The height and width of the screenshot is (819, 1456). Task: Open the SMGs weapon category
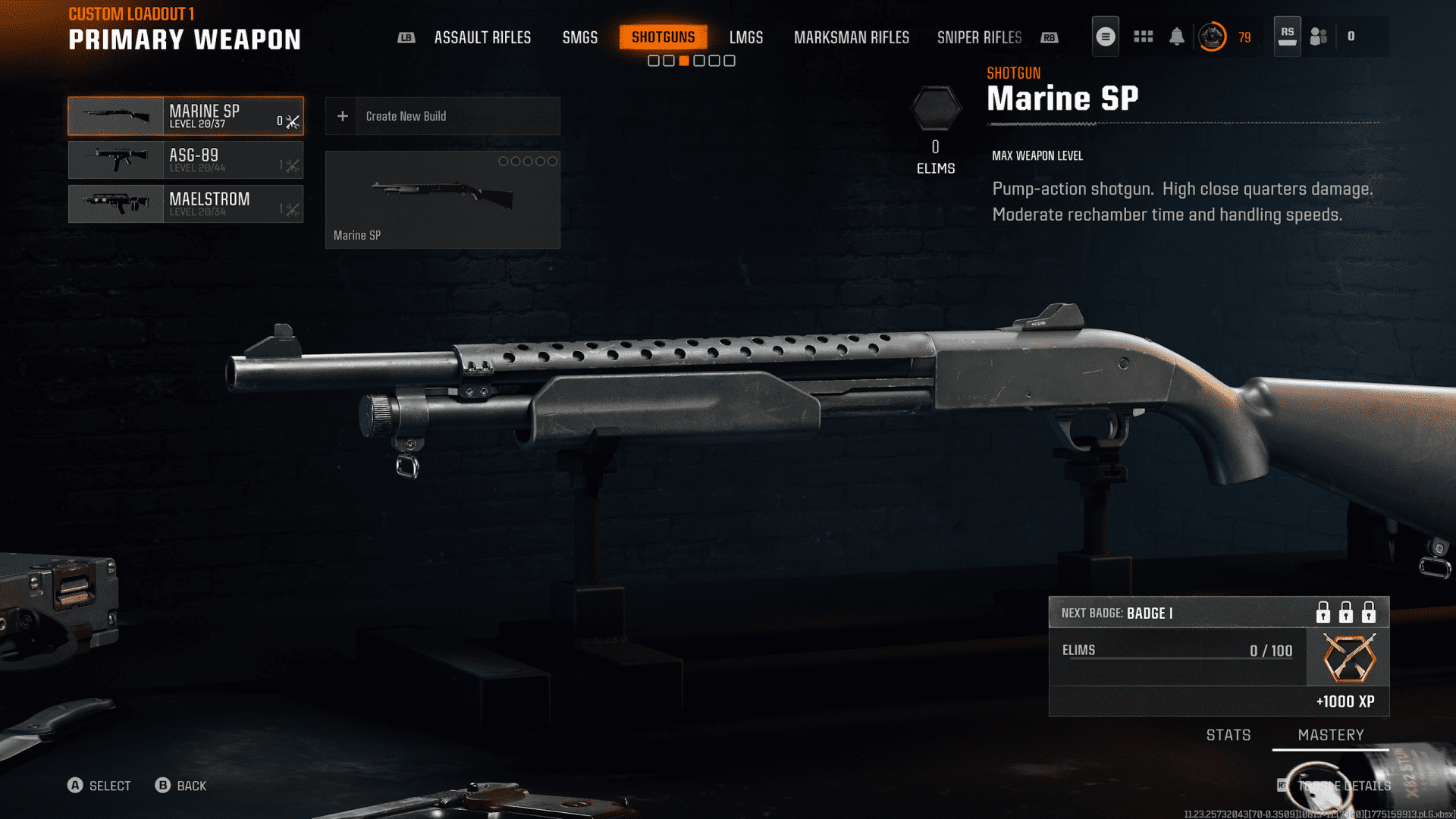[x=579, y=37]
